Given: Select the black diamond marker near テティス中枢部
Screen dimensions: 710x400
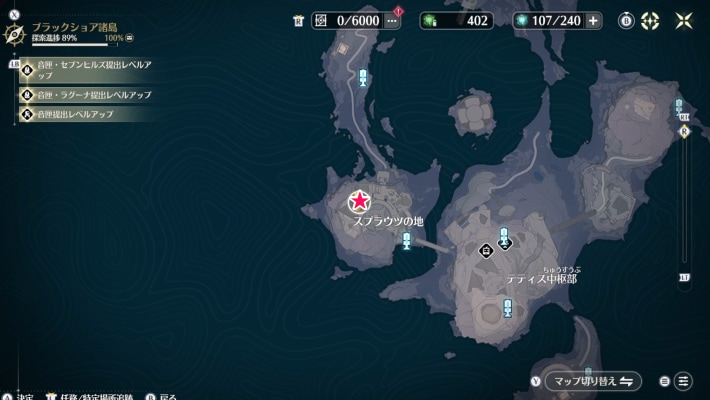Looking at the screenshot, I should pos(486,251).
